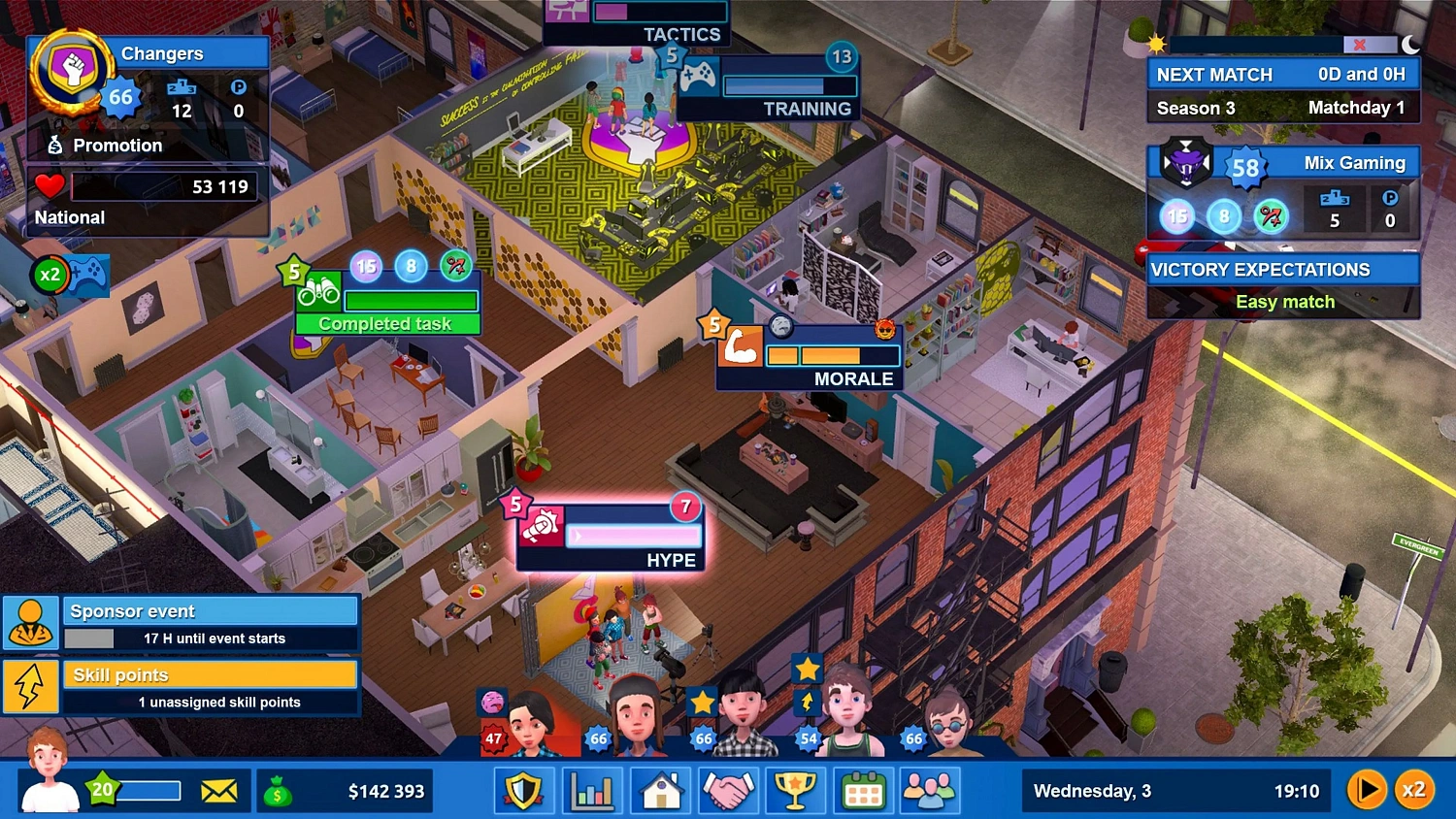Open the team shield panel

[x=524, y=790]
